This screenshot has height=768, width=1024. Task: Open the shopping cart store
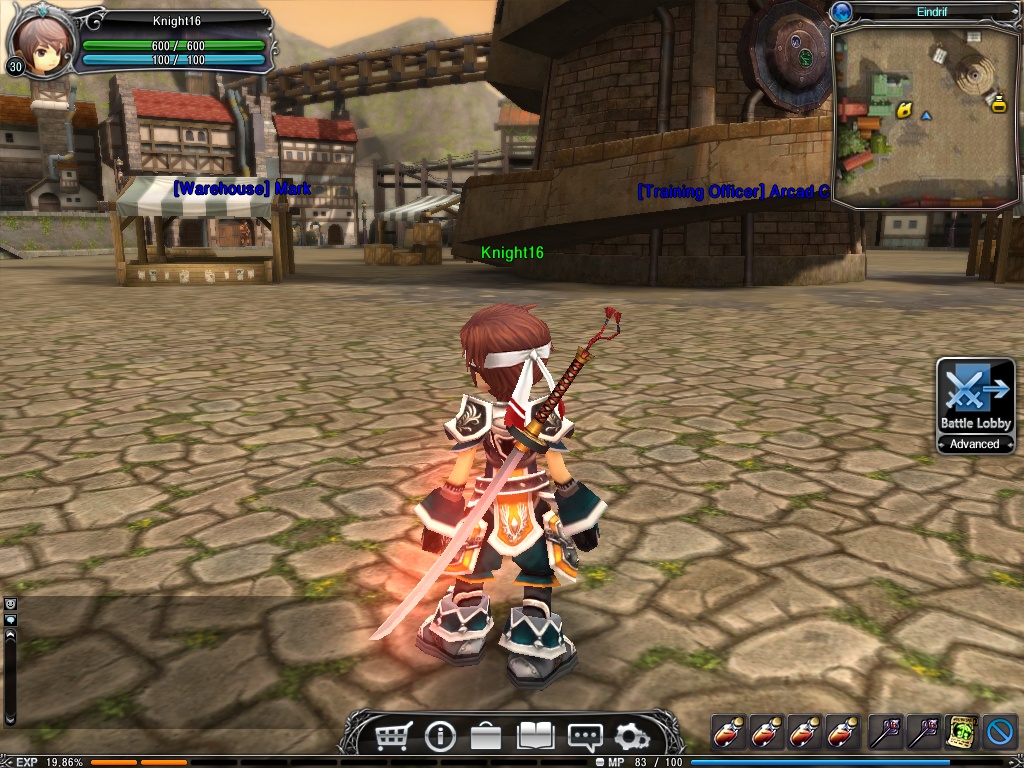tap(393, 737)
